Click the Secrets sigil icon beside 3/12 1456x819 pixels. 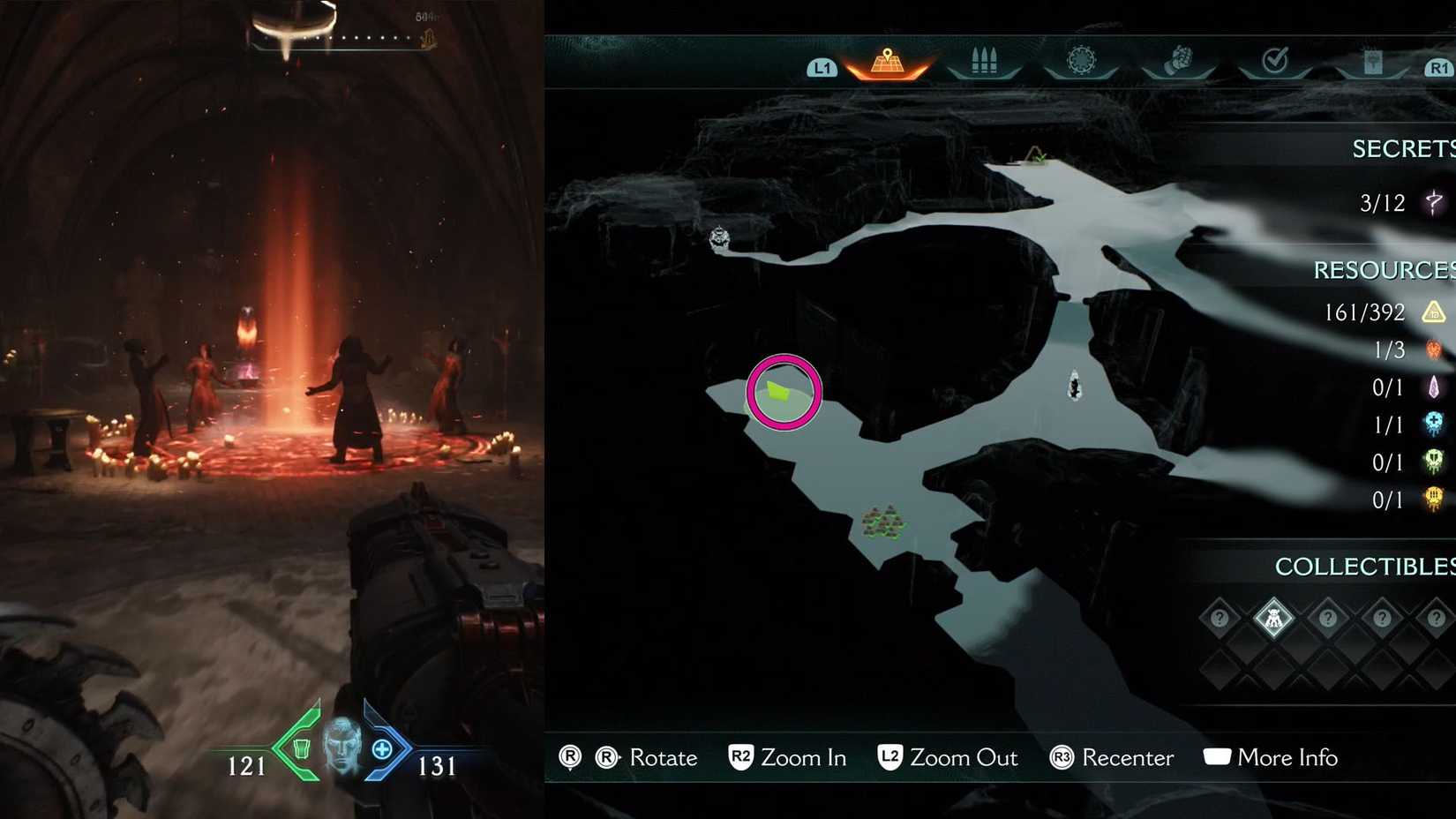[1433, 203]
